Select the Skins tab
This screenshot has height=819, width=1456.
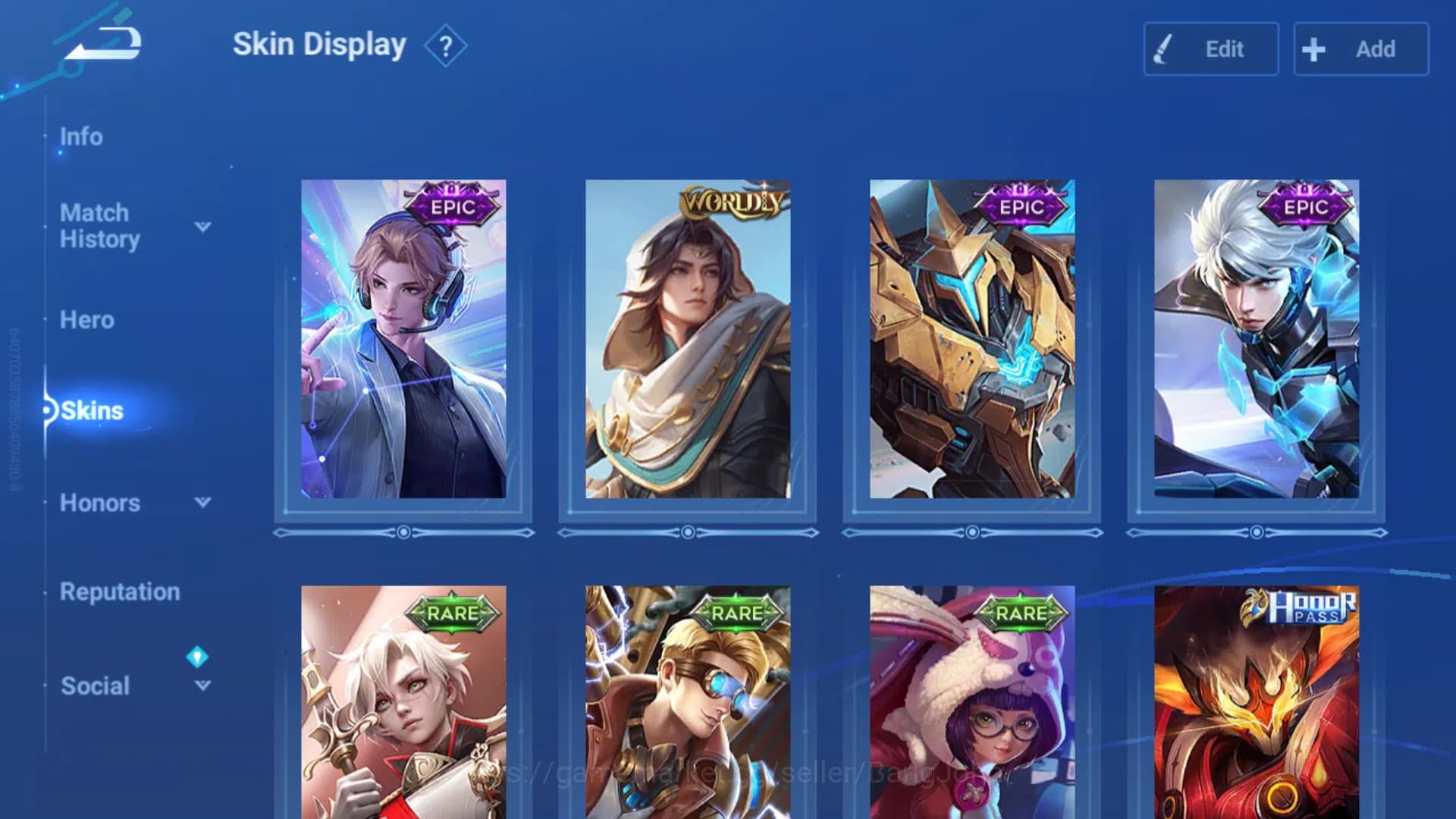pos(92,411)
